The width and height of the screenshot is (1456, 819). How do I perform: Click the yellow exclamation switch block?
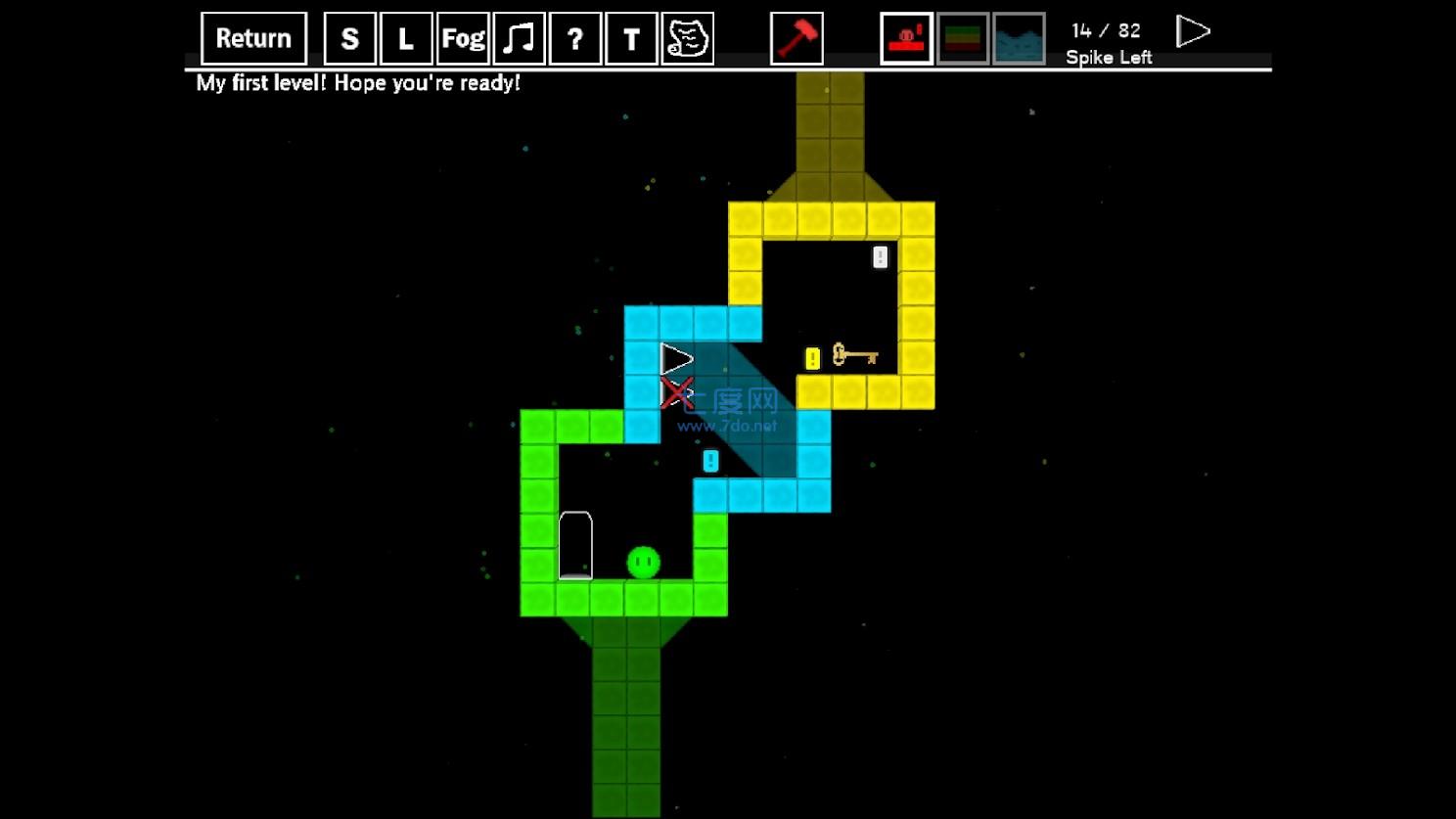click(810, 357)
